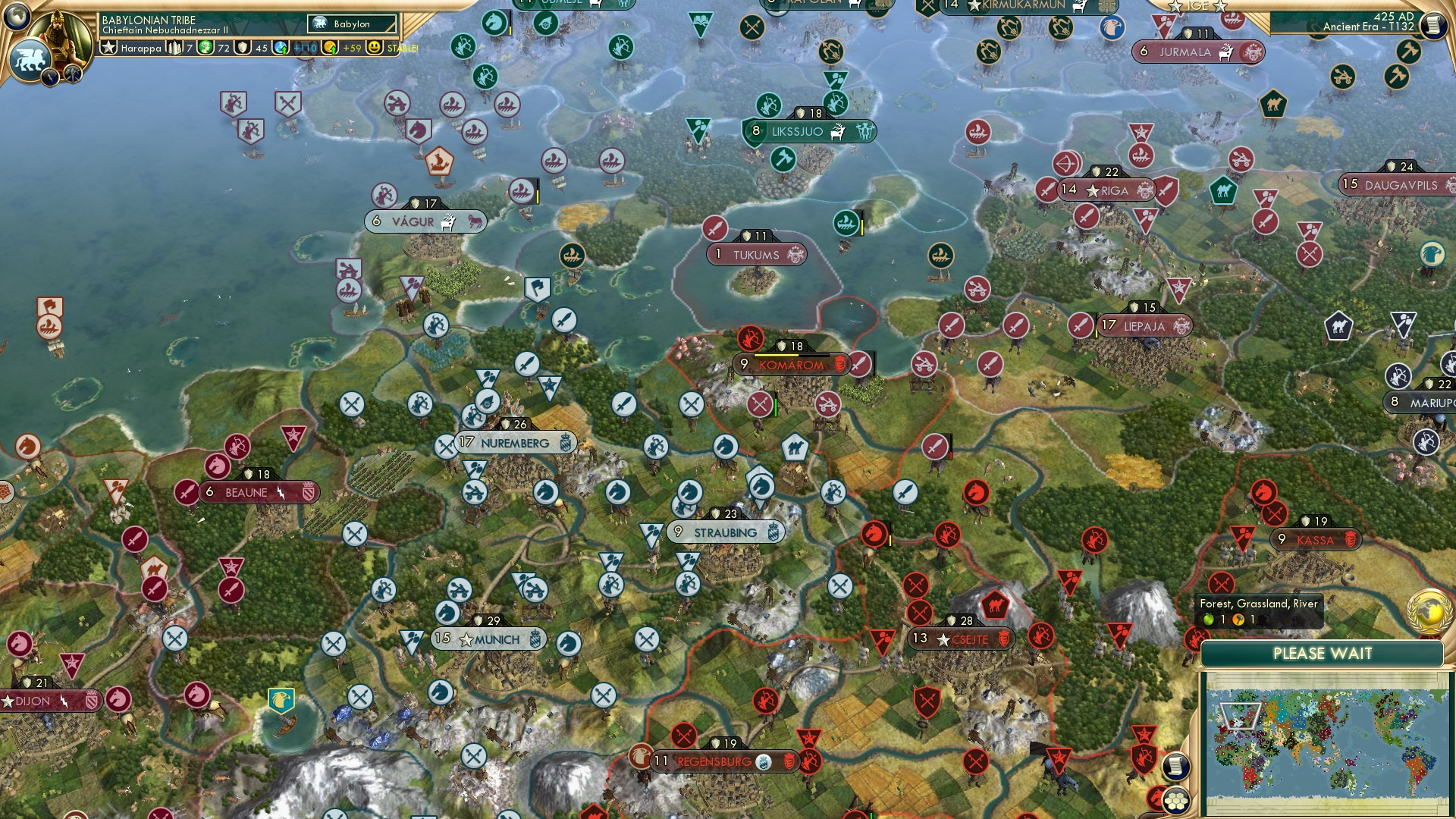Viewport: 1456px width, 819px height.
Task: Click the Harappa capital name link
Action: (x=140, y=47)
